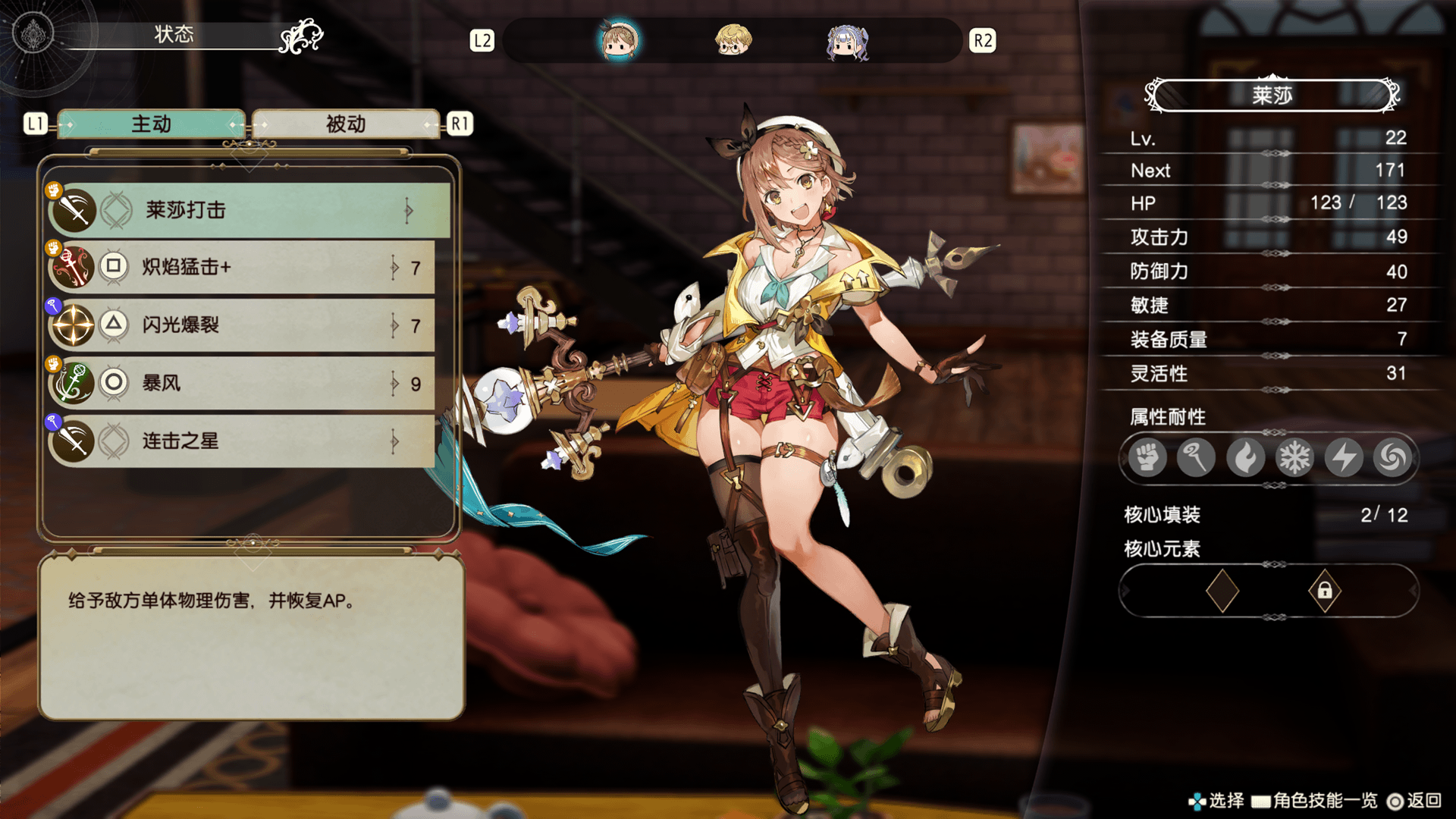Image resolution: width=1456 pixels, height=819 pixels.
Task: Click the lightning bolt resistance icon
Action: pyautogui.click(x=1344, y=458)
